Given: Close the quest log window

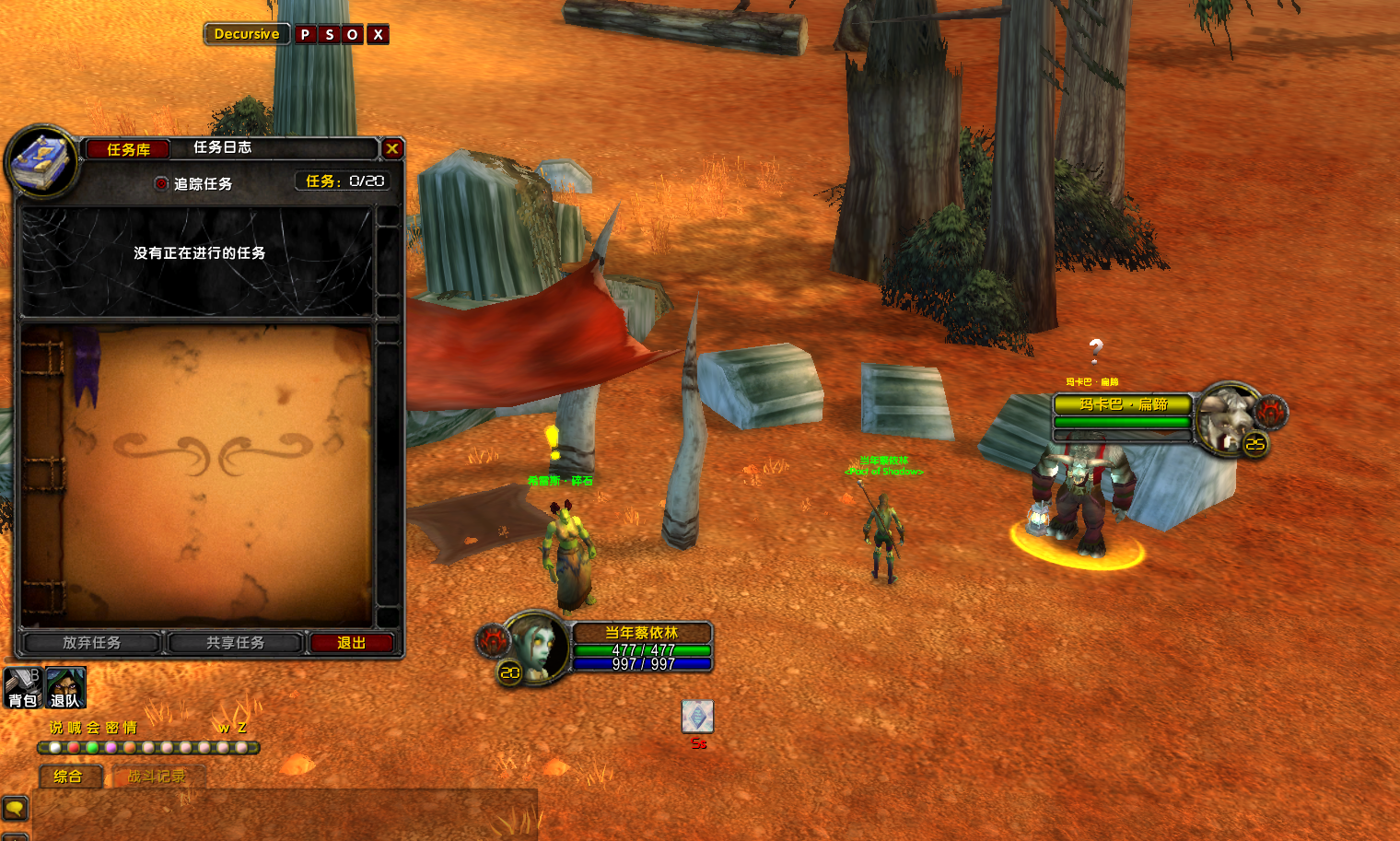Looking at the screenshot, I should (x=392, y=148).
